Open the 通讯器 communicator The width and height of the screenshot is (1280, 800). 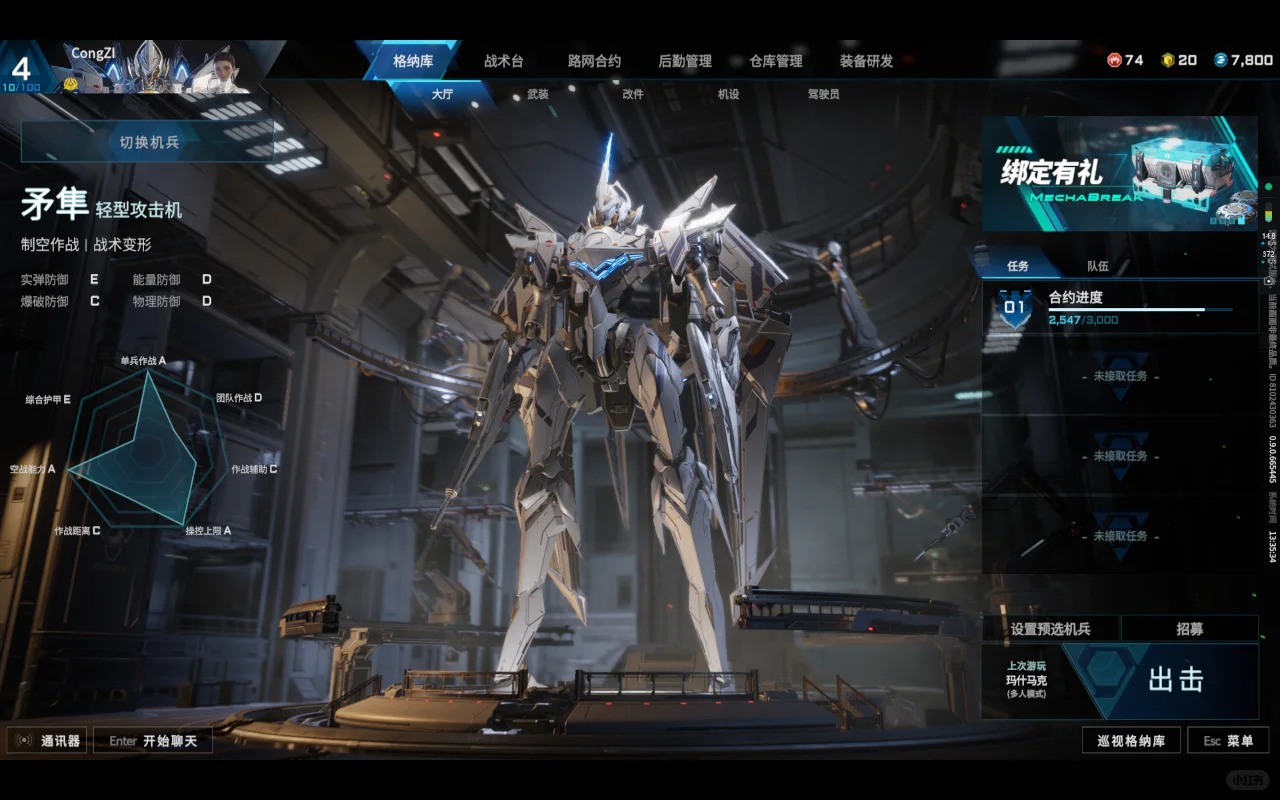(x=47, y=741)
